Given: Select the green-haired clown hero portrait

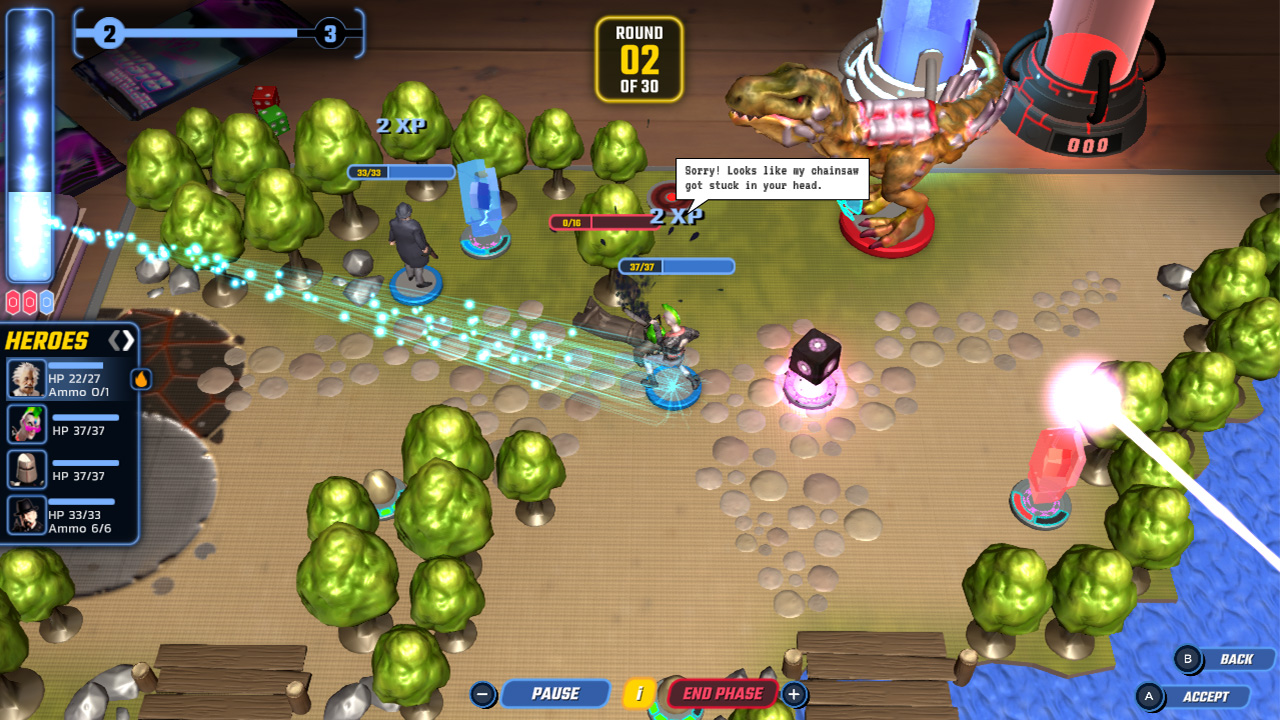Looking at the screenshot, I should coord(28,425).
